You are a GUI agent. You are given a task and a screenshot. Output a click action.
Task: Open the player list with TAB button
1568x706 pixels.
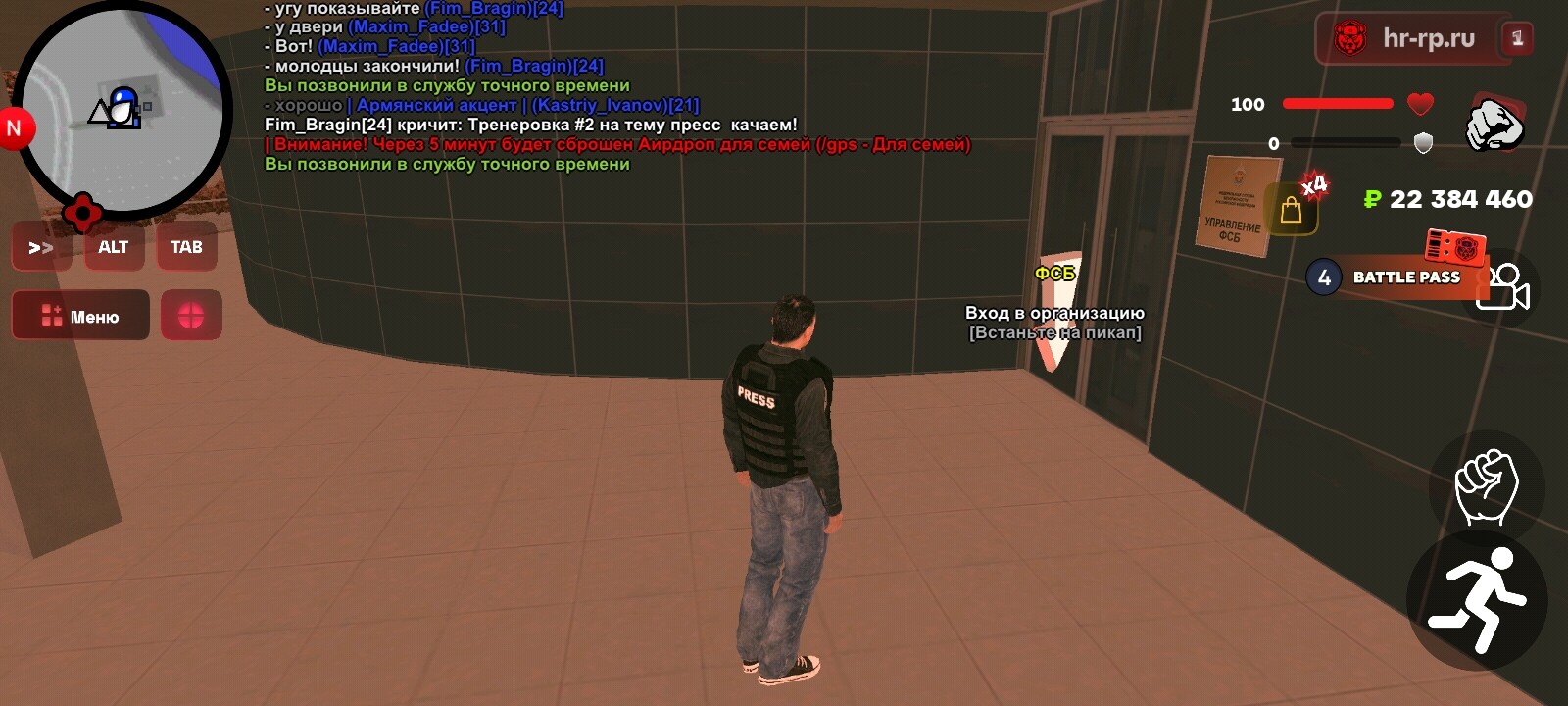[187, 247]
